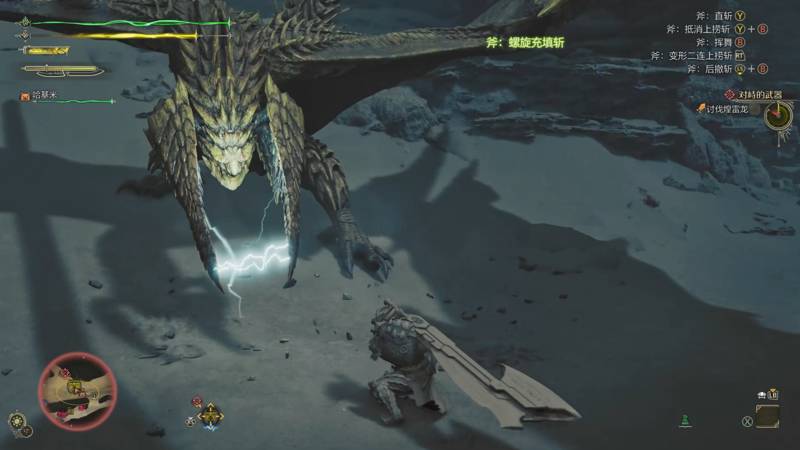The height and width of the screenshot is (450, 800).
Task: Select the item bar slot
Action: [x=767, y=414]
